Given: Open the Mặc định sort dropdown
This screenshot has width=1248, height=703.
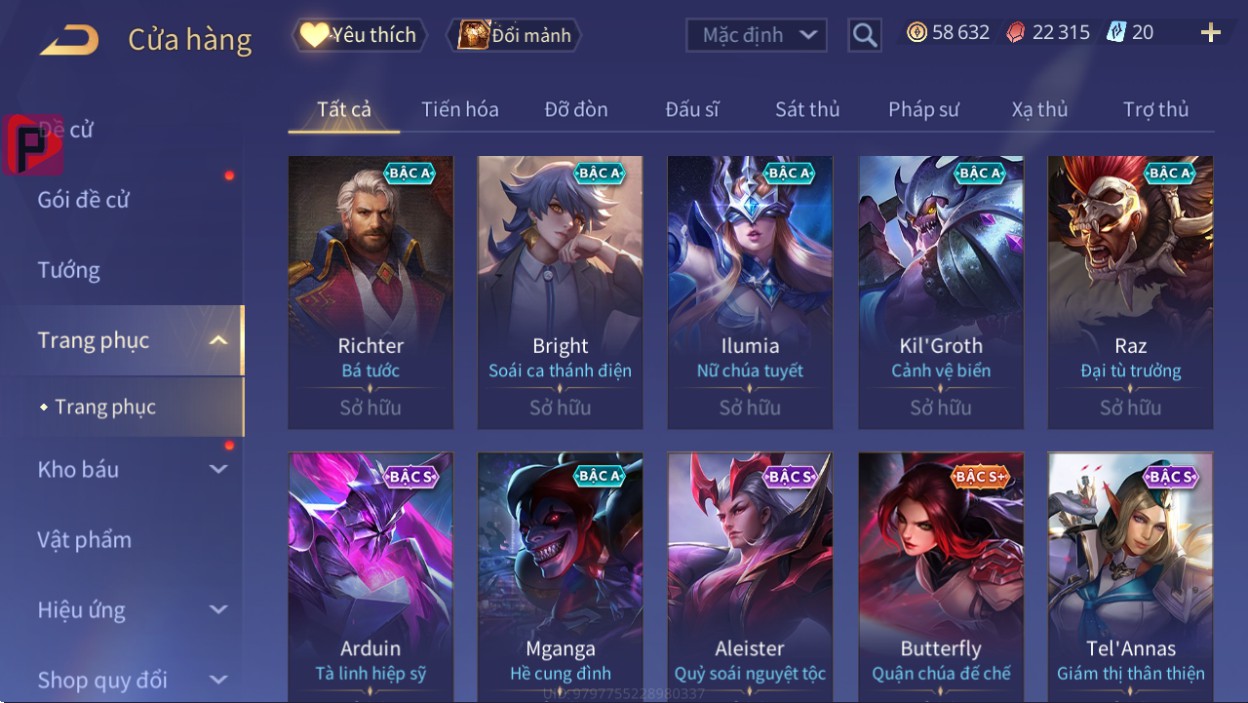Looking at the screenshot, I should (x=757, y=36).
